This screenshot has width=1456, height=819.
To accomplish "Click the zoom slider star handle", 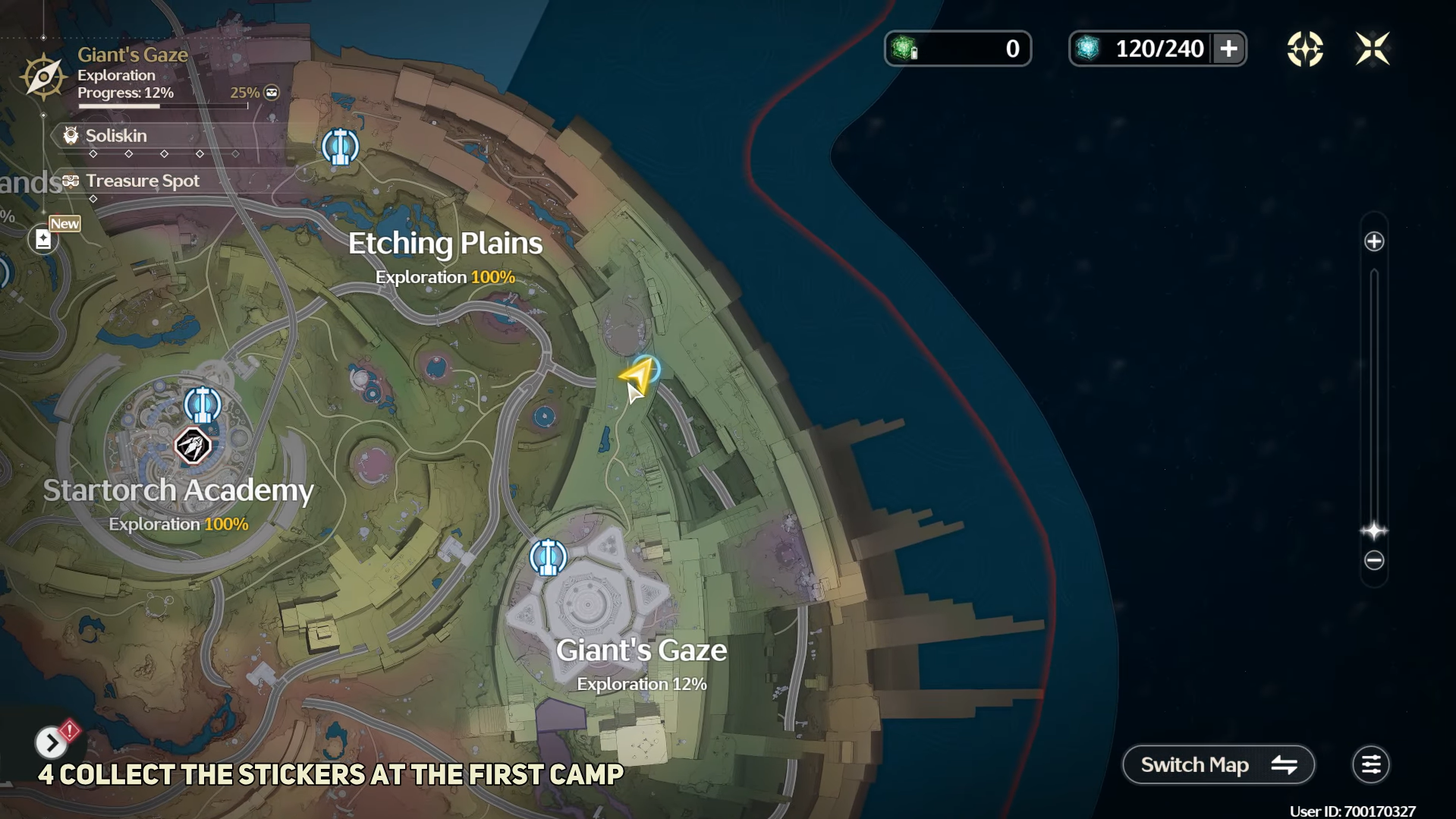I will coord(1374,531).
